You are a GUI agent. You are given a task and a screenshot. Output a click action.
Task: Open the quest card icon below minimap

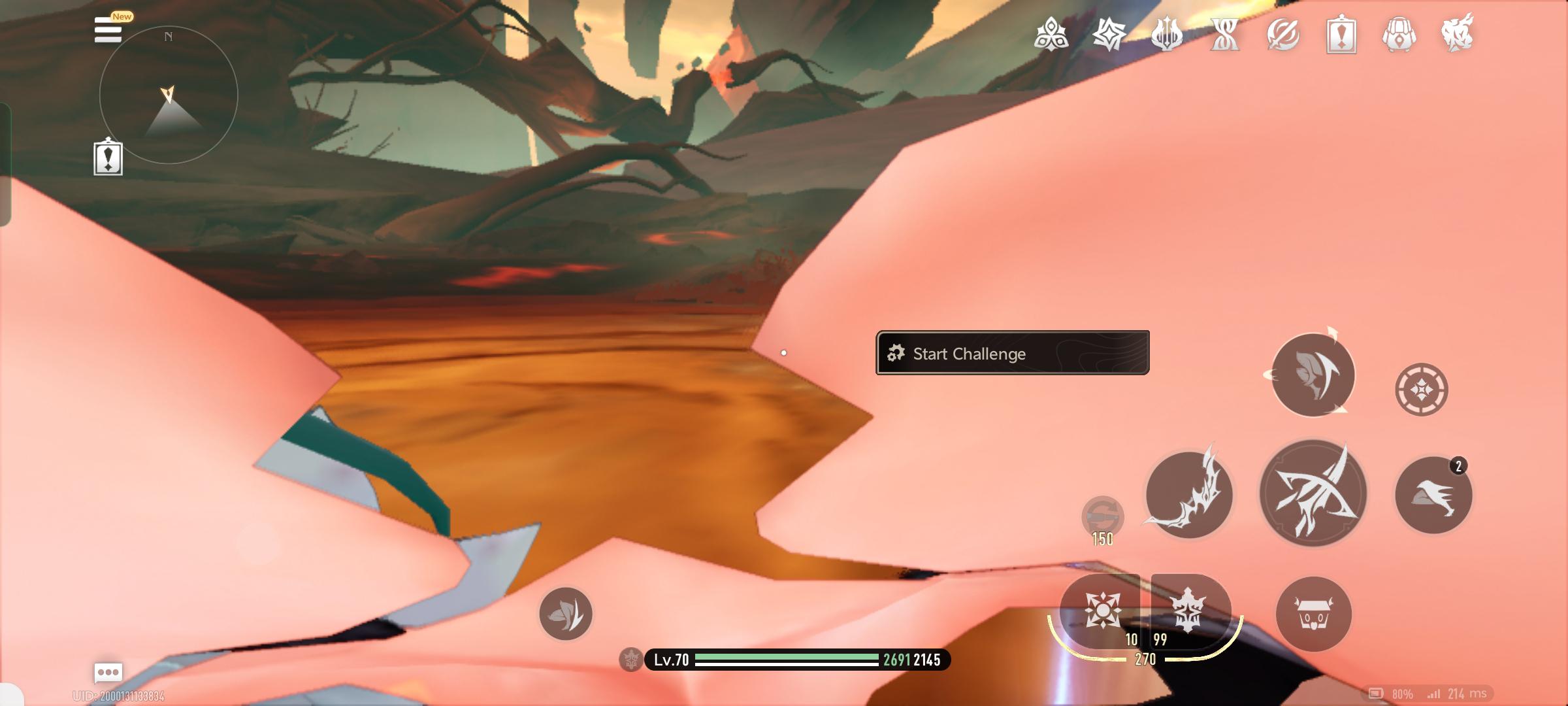coord(108,158)
